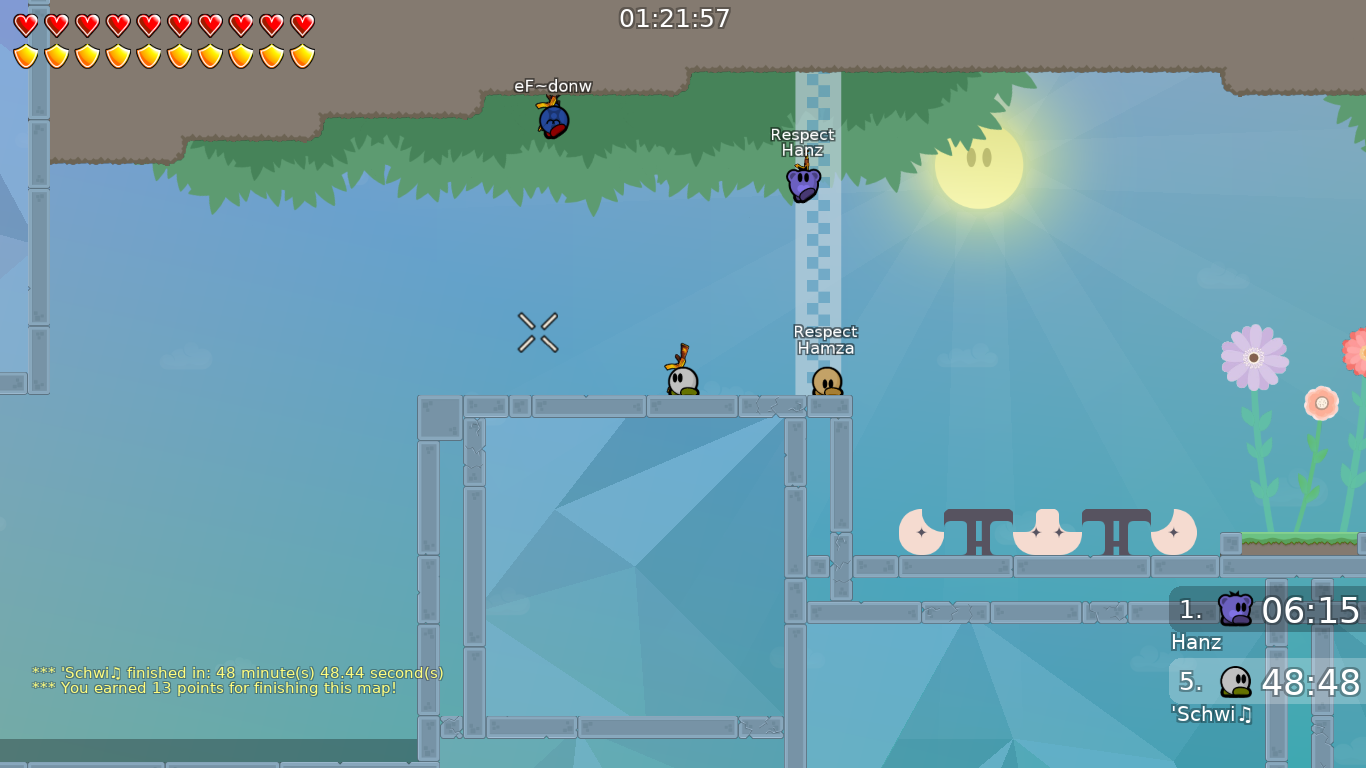This screenshot has height=768, width=1366.
Task: Click the small pink flower near the screen edge
Action: coord(1320,403)
